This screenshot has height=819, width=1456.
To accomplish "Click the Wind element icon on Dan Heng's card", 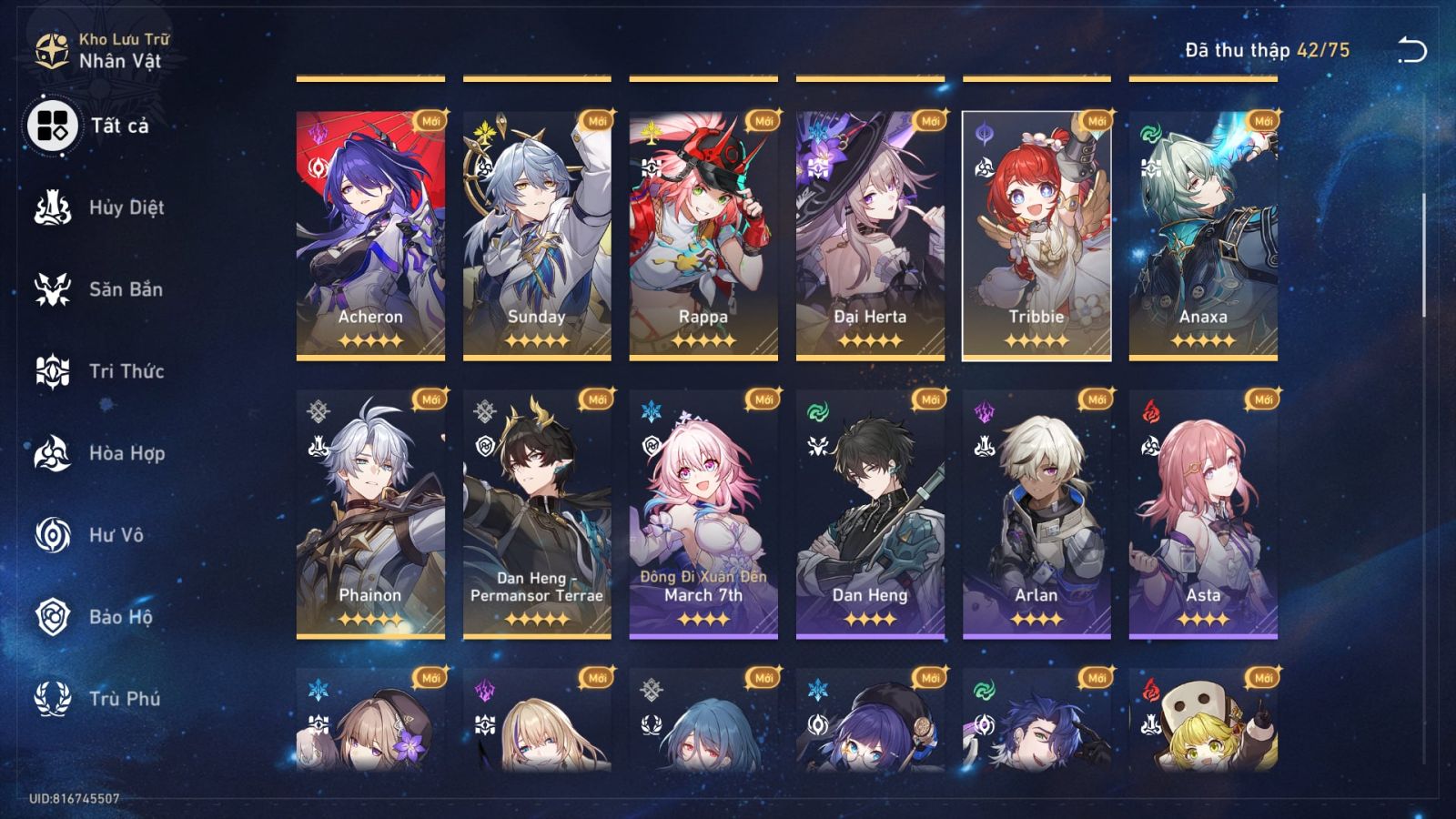I will (816, 412).
